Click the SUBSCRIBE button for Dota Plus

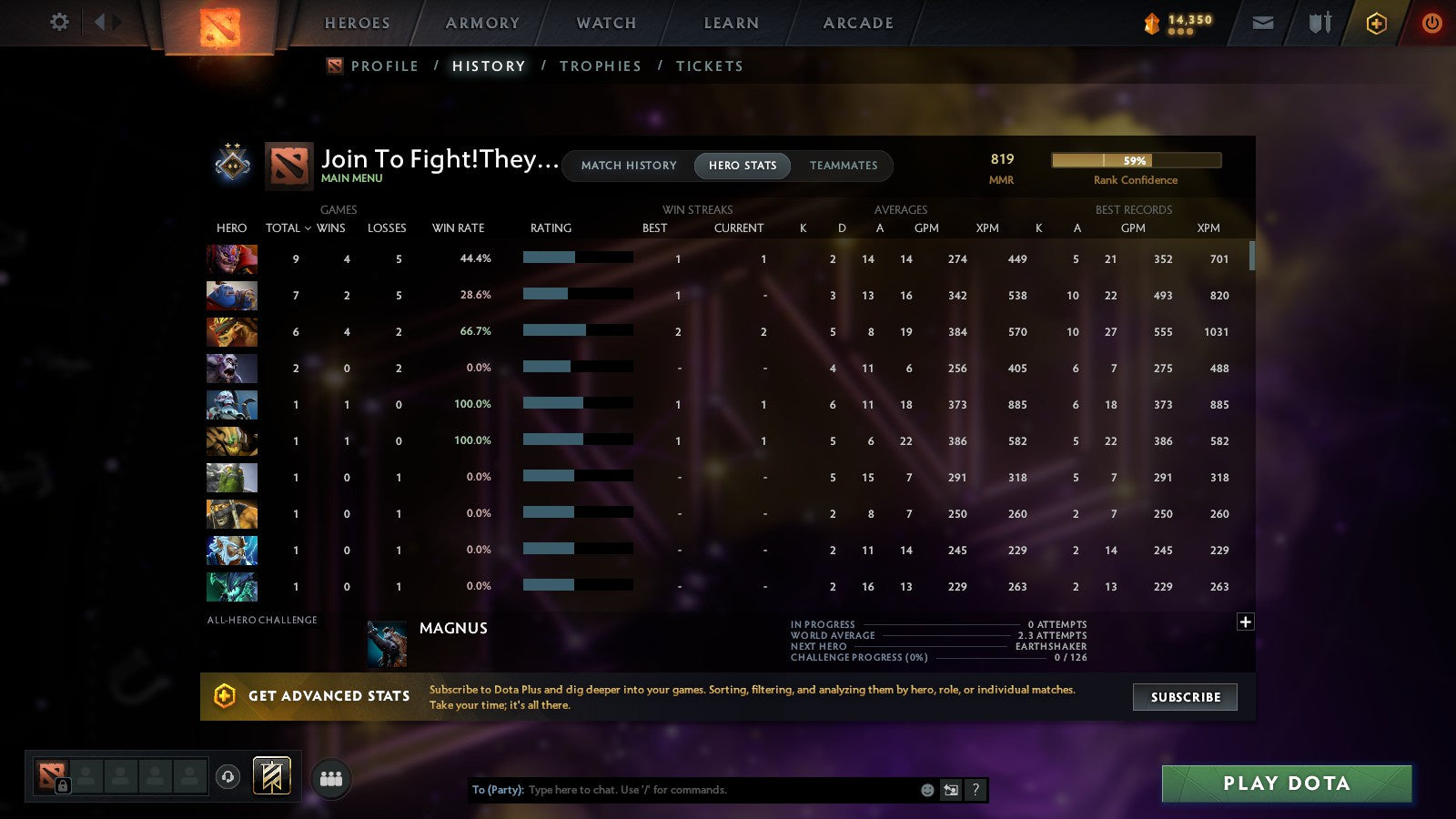click(1185, 697)
